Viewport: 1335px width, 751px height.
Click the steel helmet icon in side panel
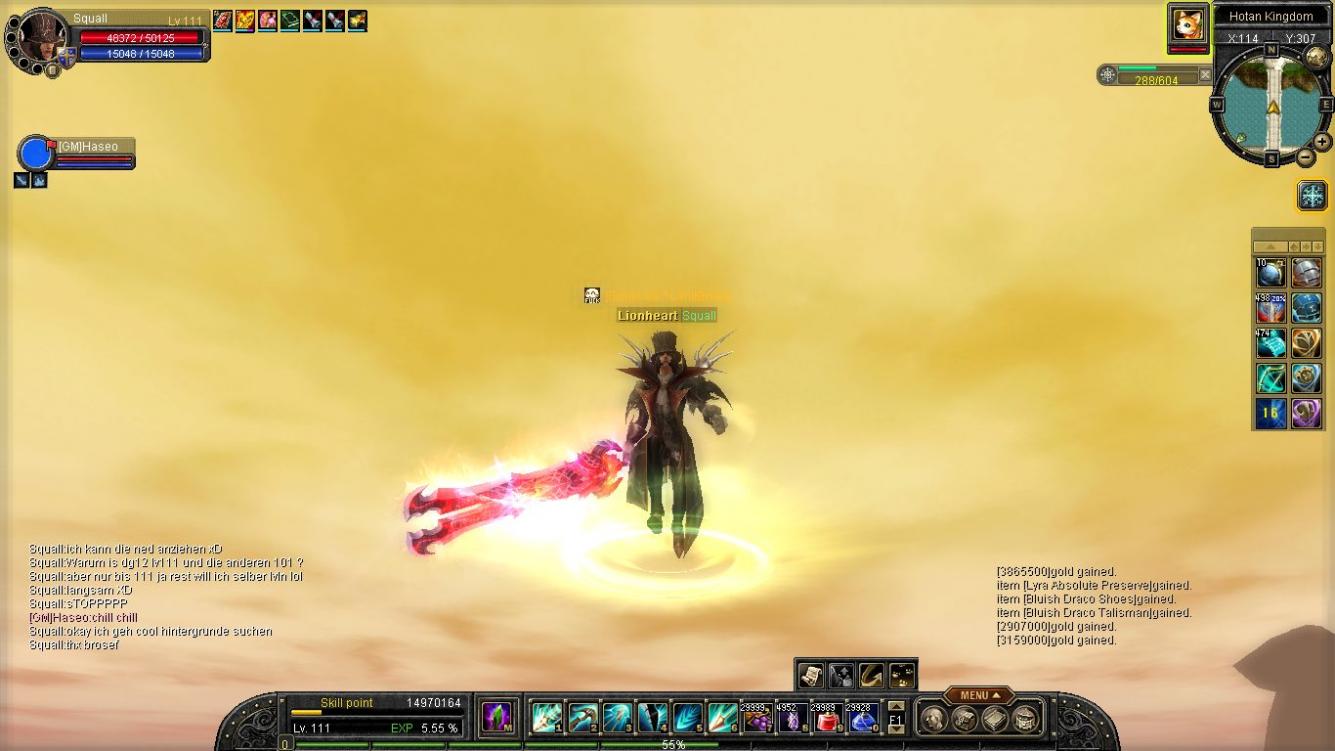tap(1306, 273)
